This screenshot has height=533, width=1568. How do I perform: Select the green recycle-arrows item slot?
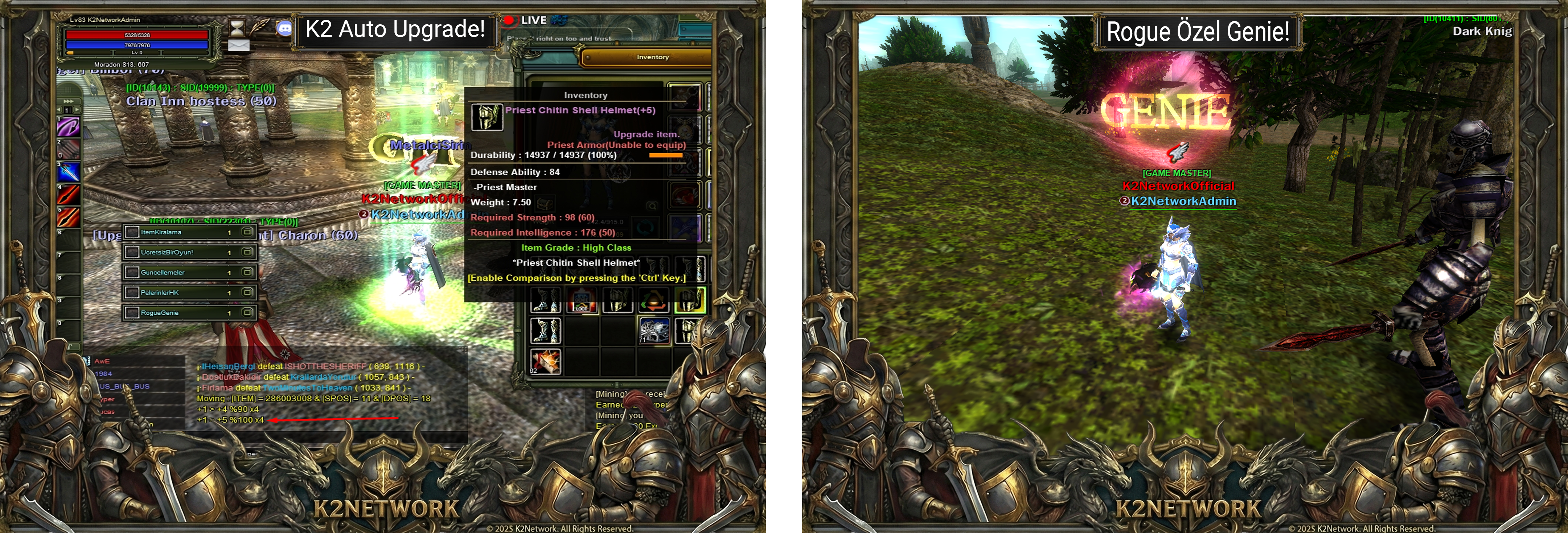pos(654,301)
